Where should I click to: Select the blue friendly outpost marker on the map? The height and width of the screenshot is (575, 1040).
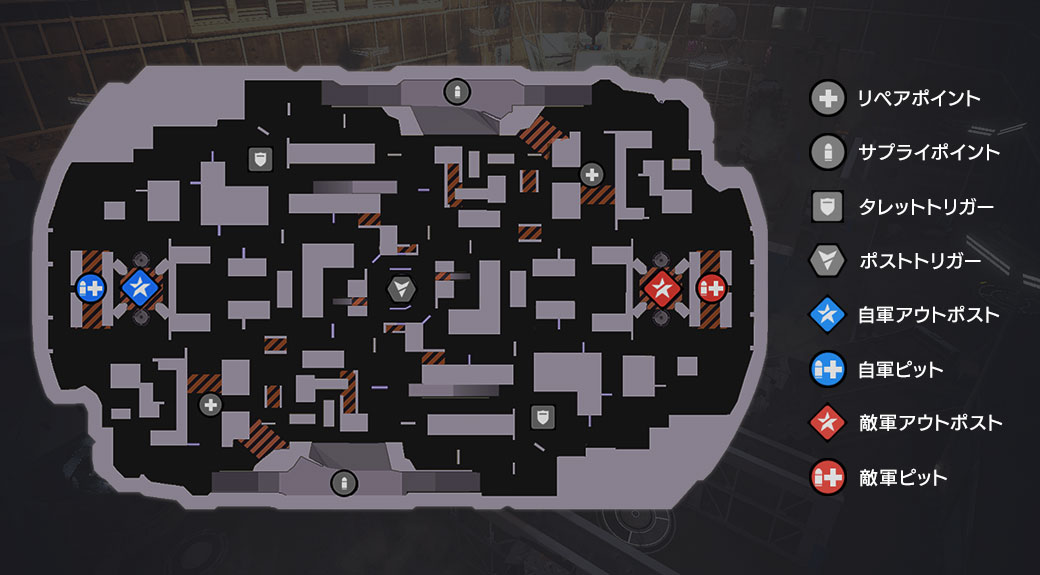pos(141,289)
